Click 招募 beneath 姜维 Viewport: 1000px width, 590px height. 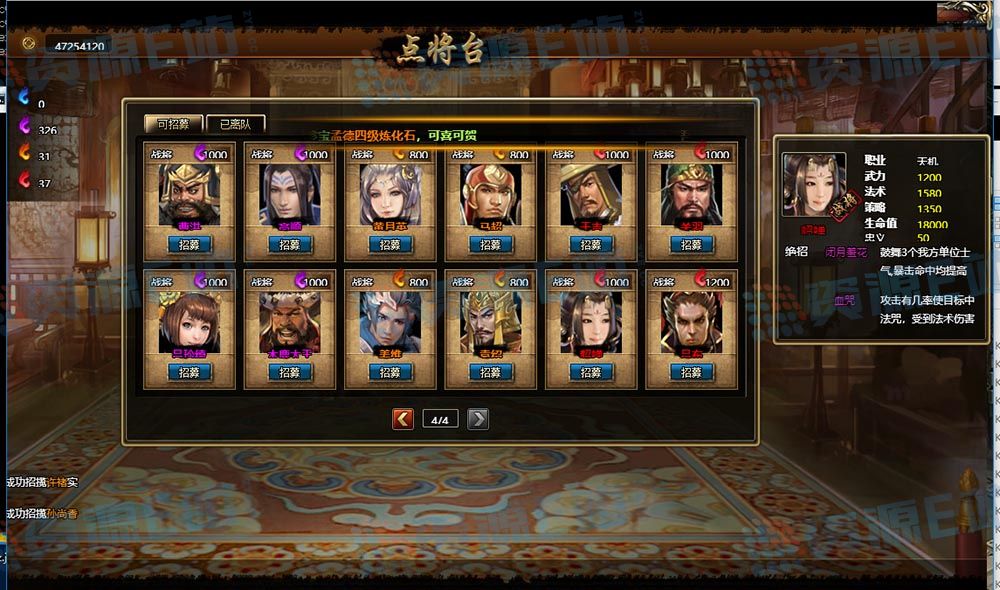390,372
